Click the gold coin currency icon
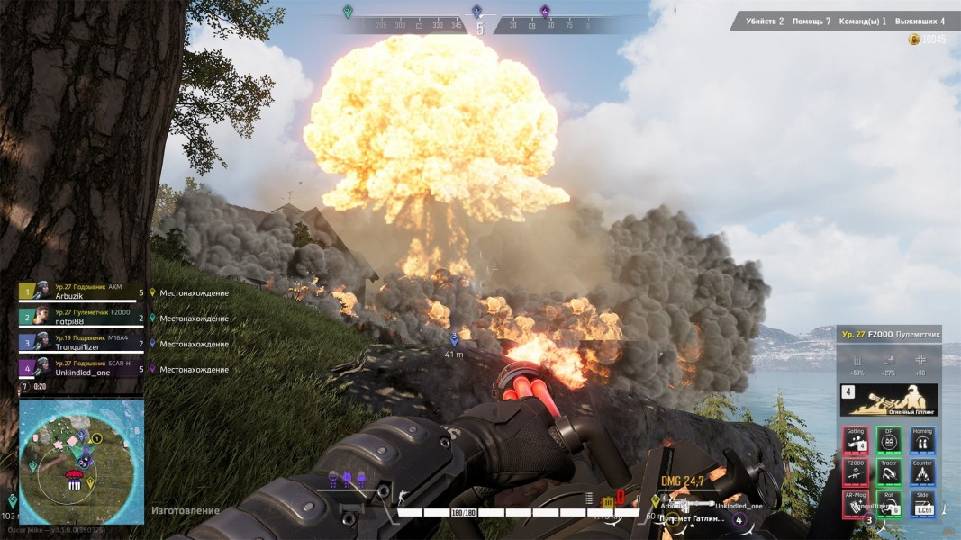Viewport: 961px width, 540px height. coord(913,39)
